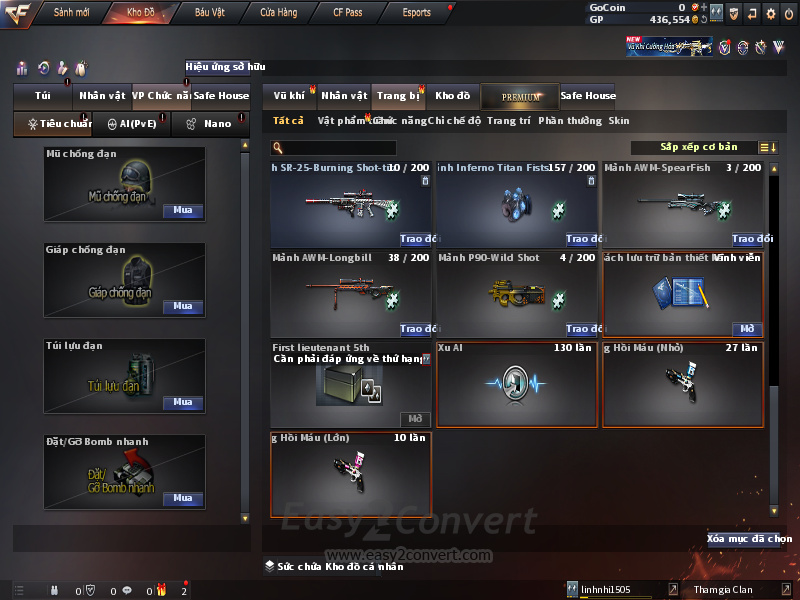Image resolution: width=800 pixels, height=600 pixels.
Task: Buy the Mũ chống đạn helmet
Action: point(182,211)
